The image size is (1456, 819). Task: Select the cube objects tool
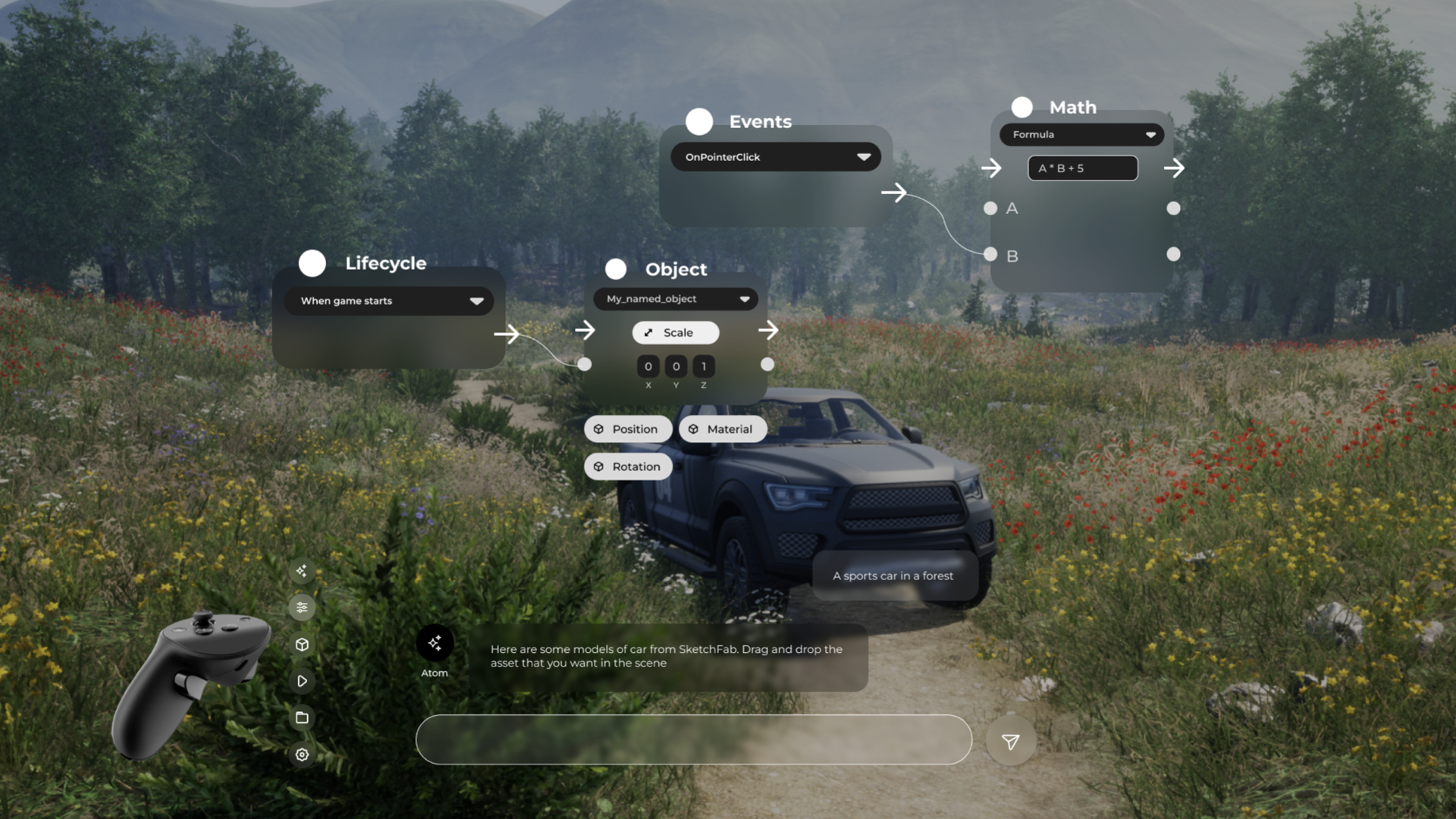(302, 645)
